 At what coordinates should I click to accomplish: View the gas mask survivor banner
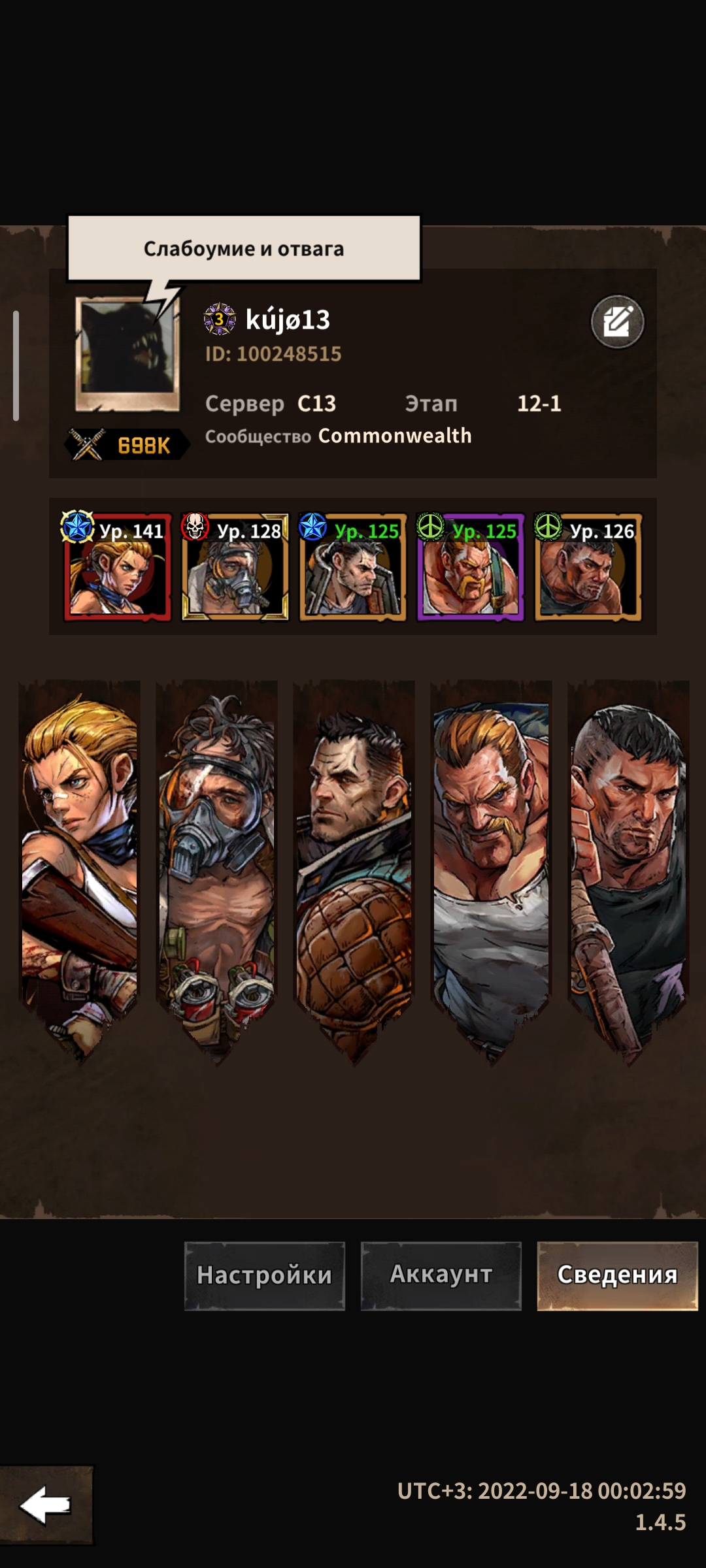(217, 862)
